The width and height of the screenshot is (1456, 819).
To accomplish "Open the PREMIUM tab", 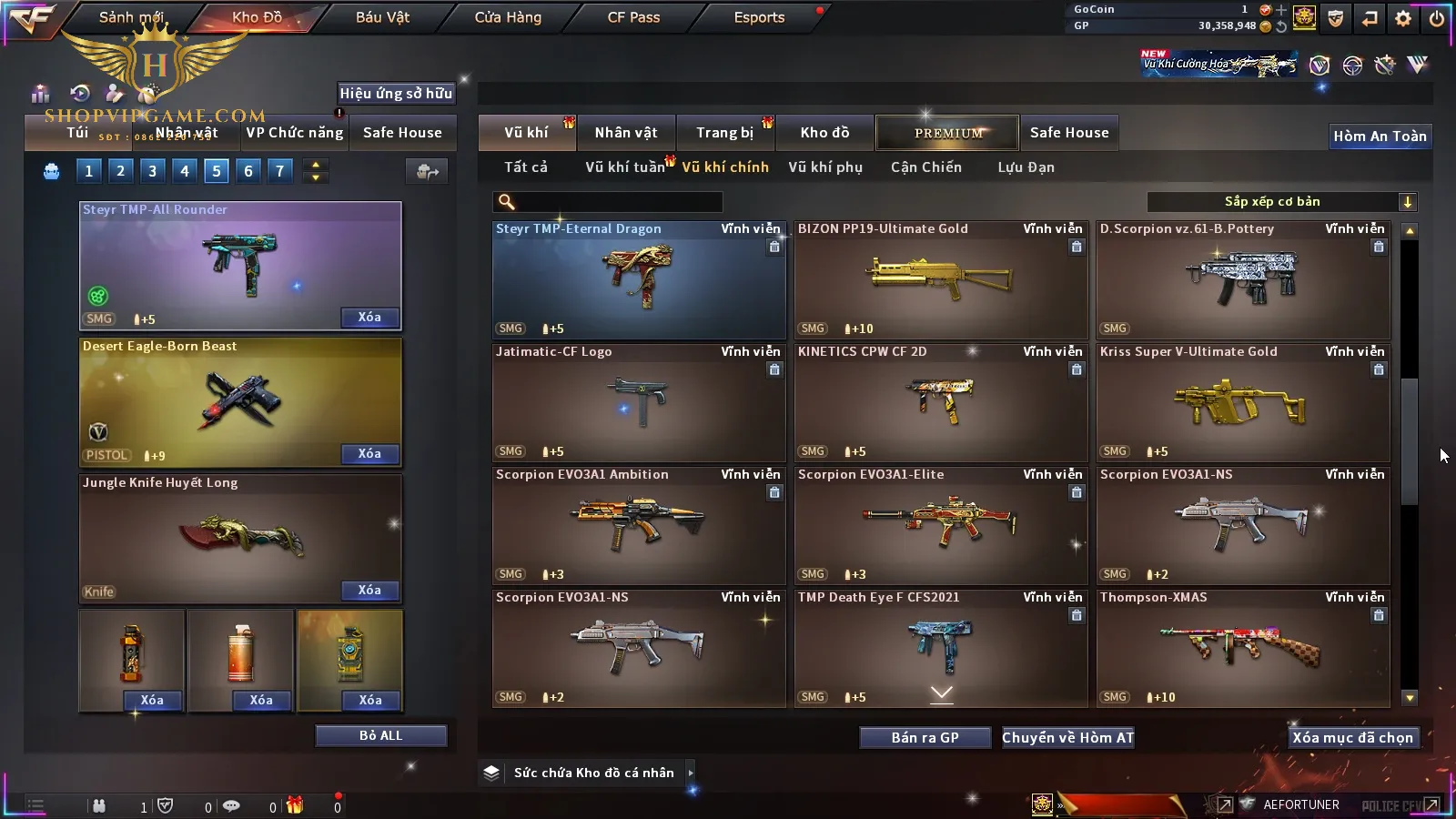I will [947, 133].
